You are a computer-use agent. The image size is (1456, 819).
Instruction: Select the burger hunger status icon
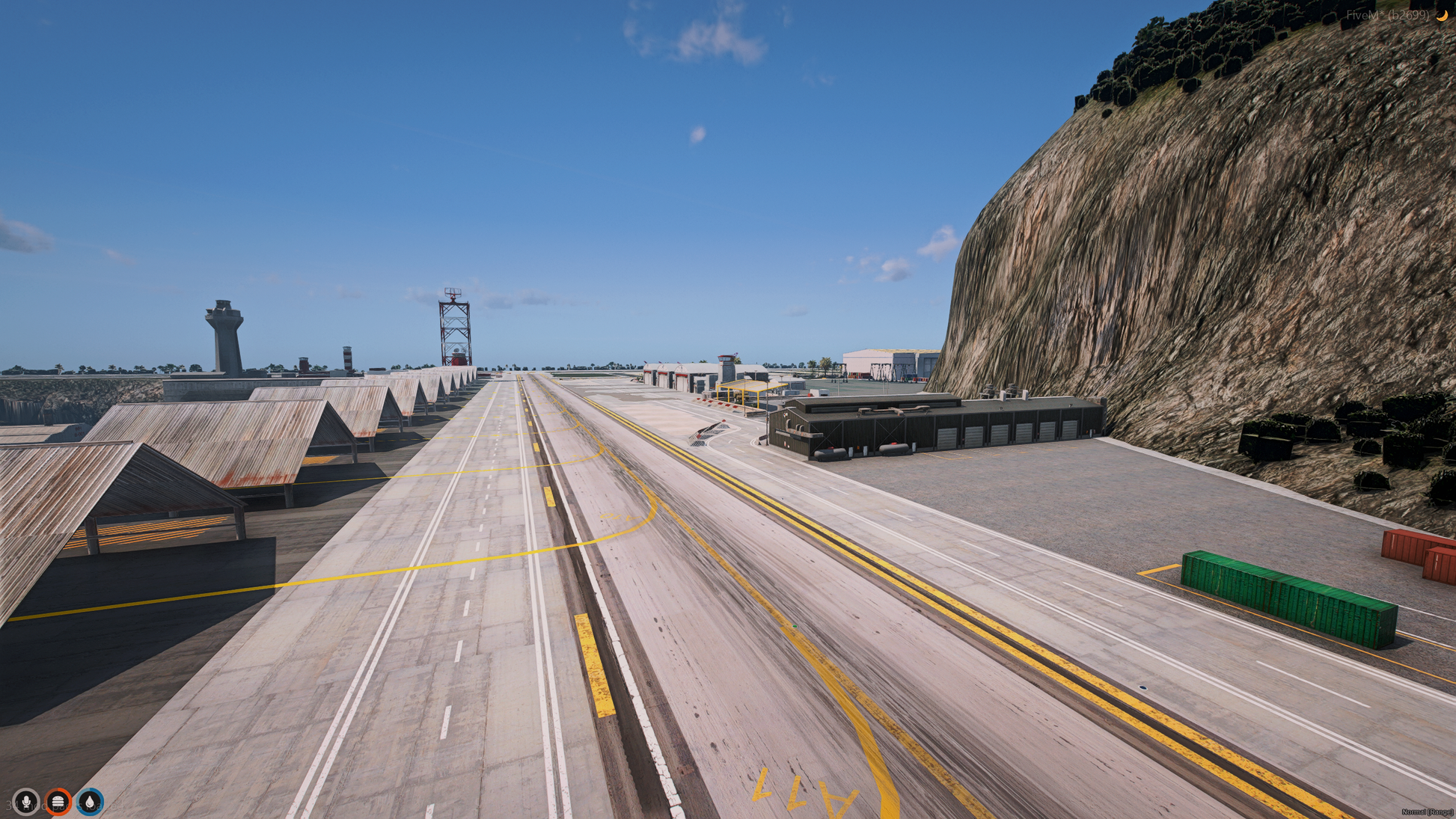click(x=58, y=802)
